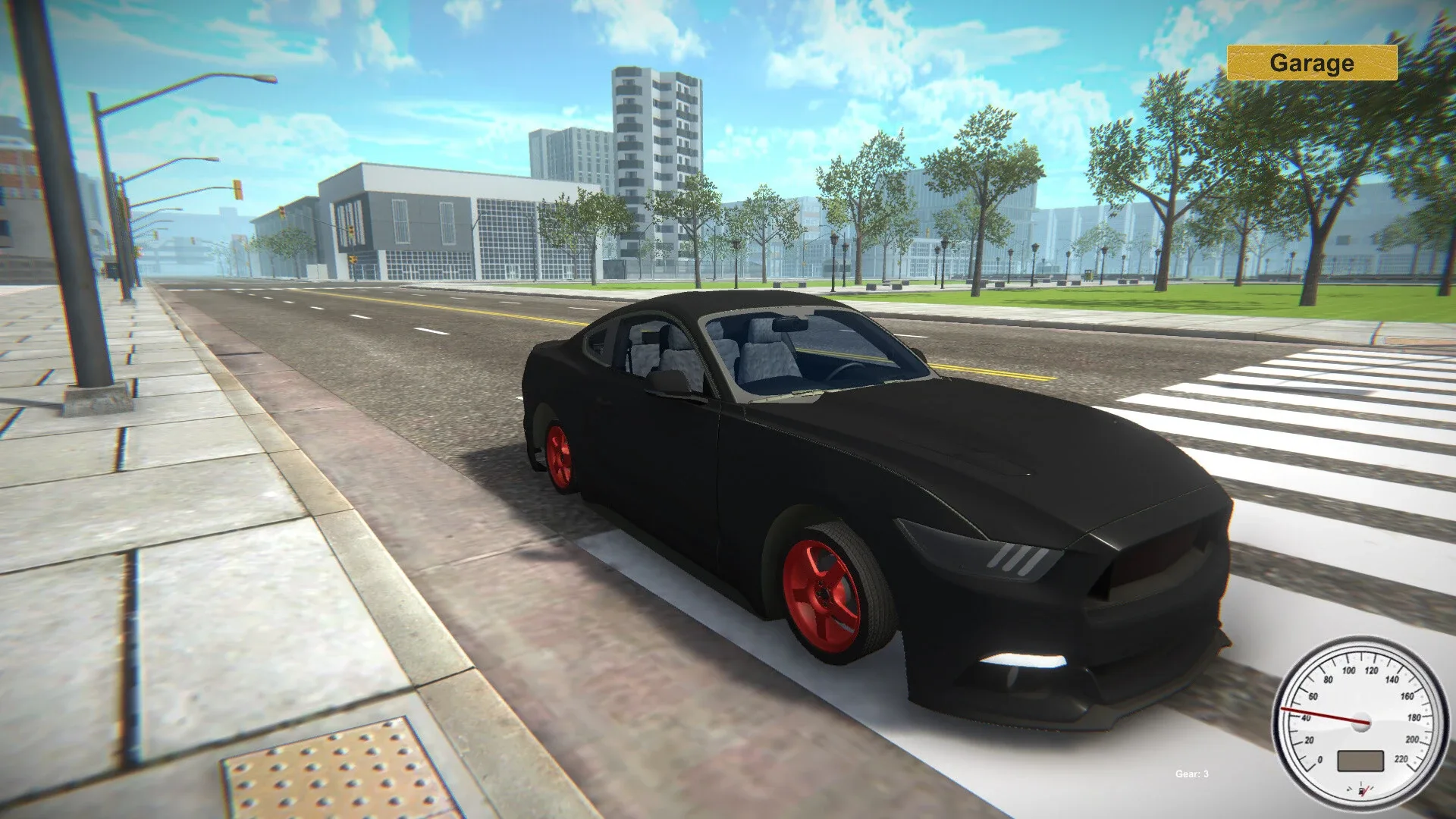Click the 220 mark on the speedometer
Image resolution: width=1456 pixels, height=819 pixels.
pos(1401,758)
